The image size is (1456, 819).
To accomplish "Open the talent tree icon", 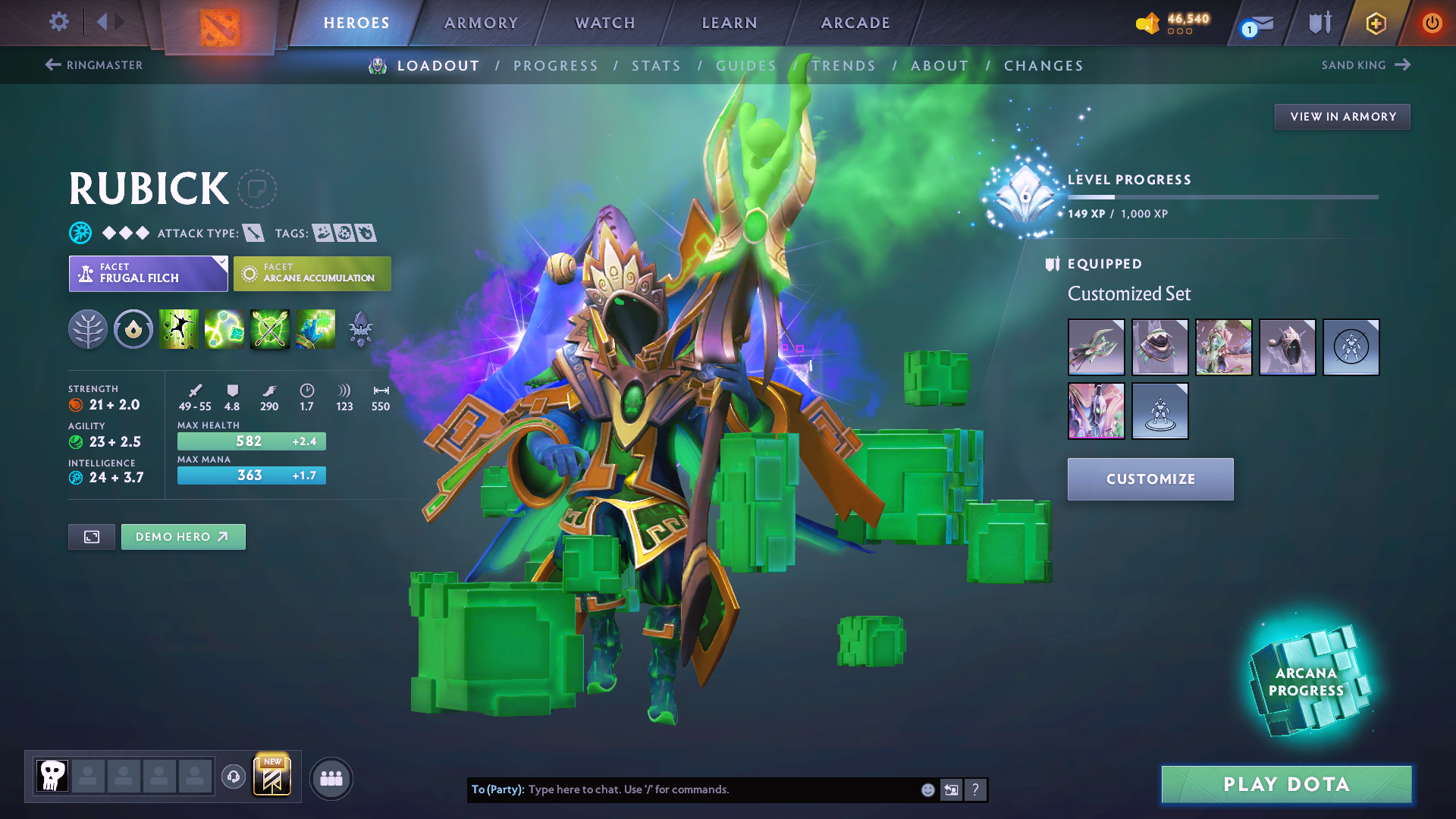I will [88, 329].
